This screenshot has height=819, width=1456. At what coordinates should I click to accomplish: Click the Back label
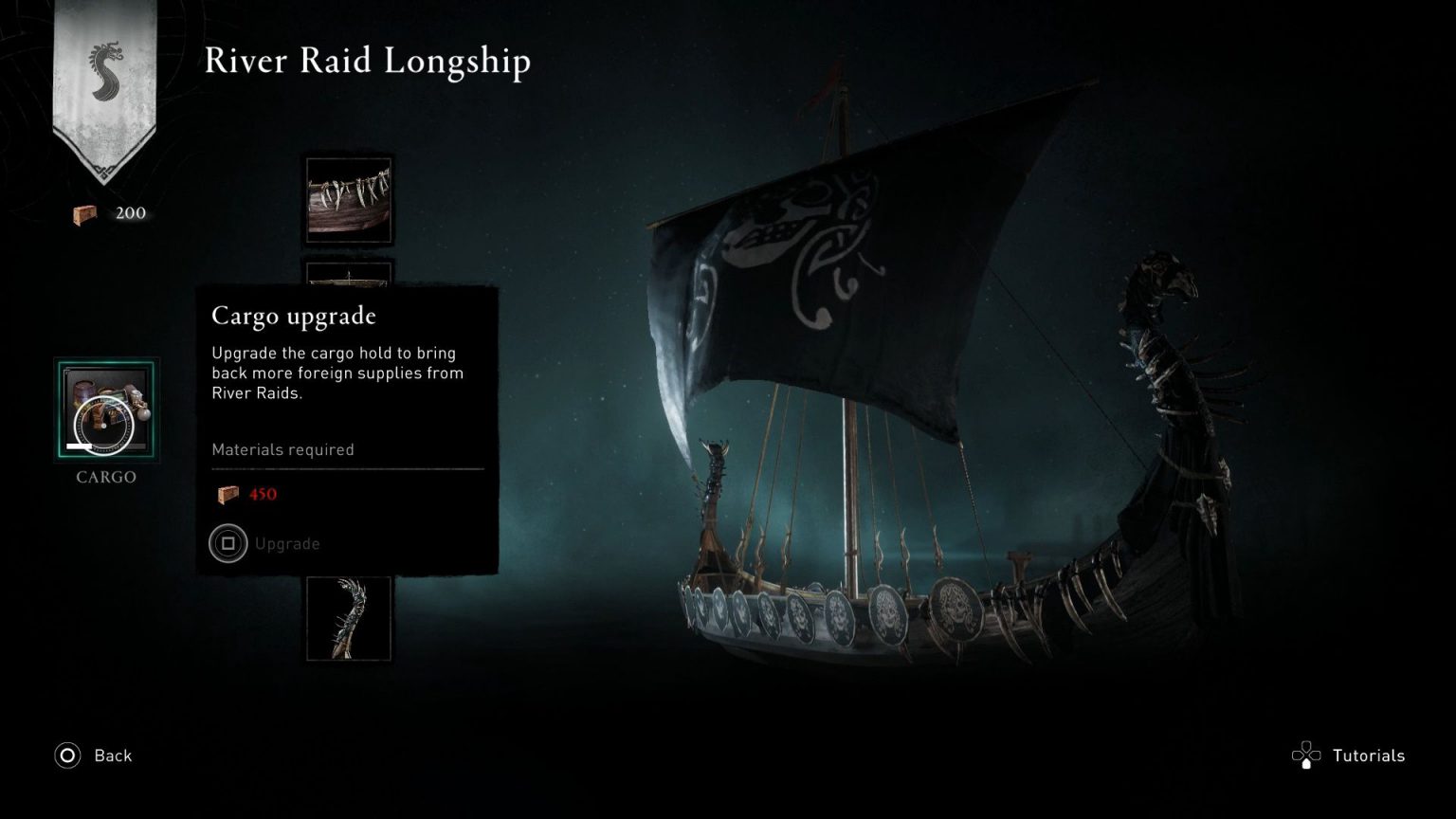(x=112, y=755)
